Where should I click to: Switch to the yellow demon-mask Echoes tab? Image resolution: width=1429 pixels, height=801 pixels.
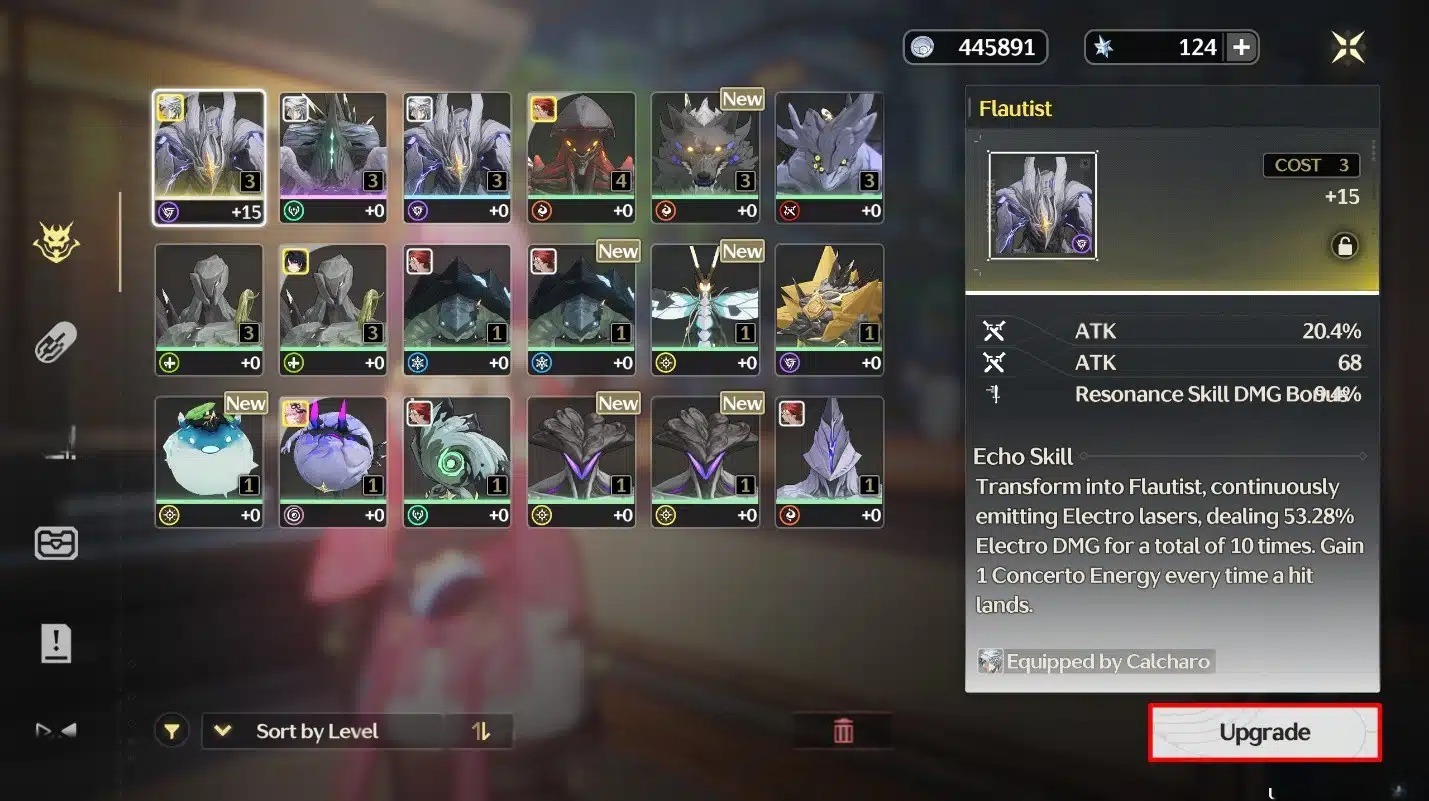pyautogui.click(x=57, y=243)
